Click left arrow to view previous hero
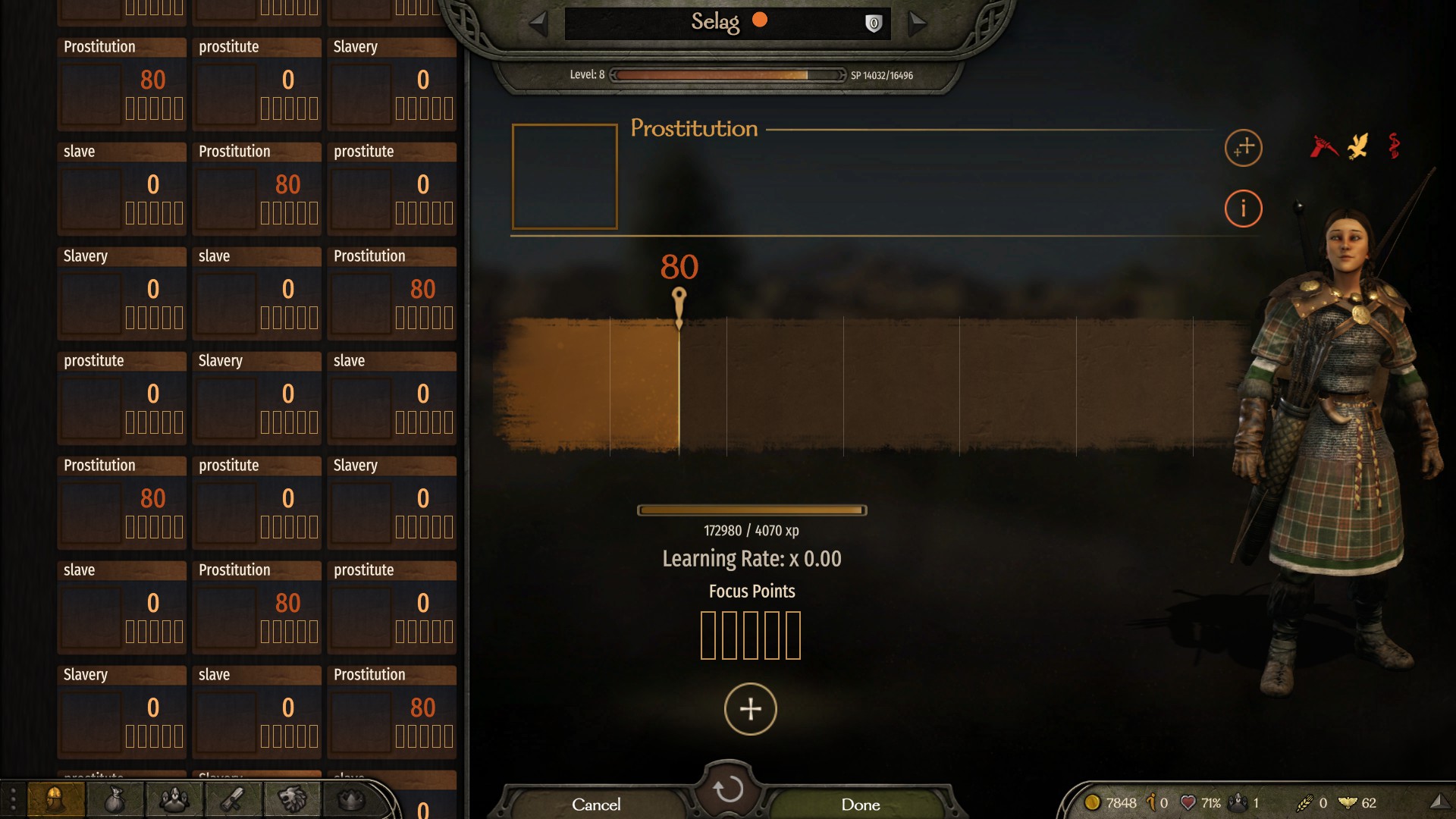Screen dimensions: 1456x819 [539, 23]
